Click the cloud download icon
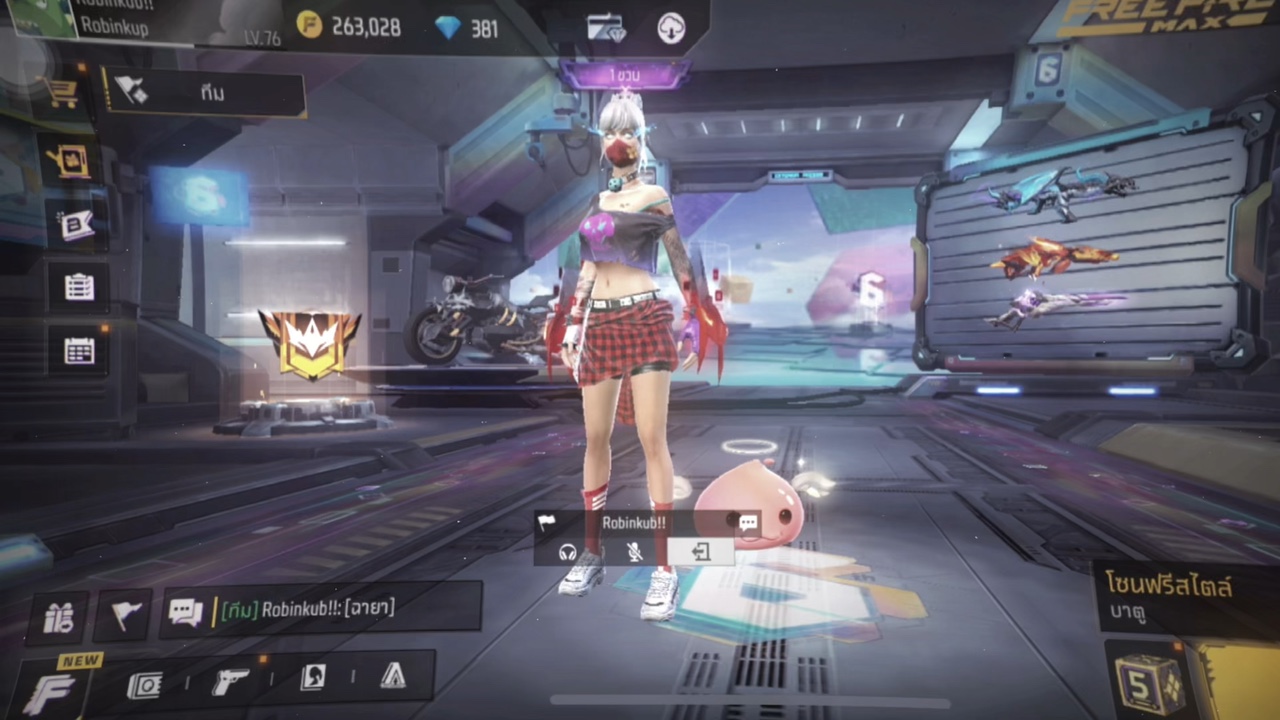Screen dimensions: 1280x720 click(671, 28)
